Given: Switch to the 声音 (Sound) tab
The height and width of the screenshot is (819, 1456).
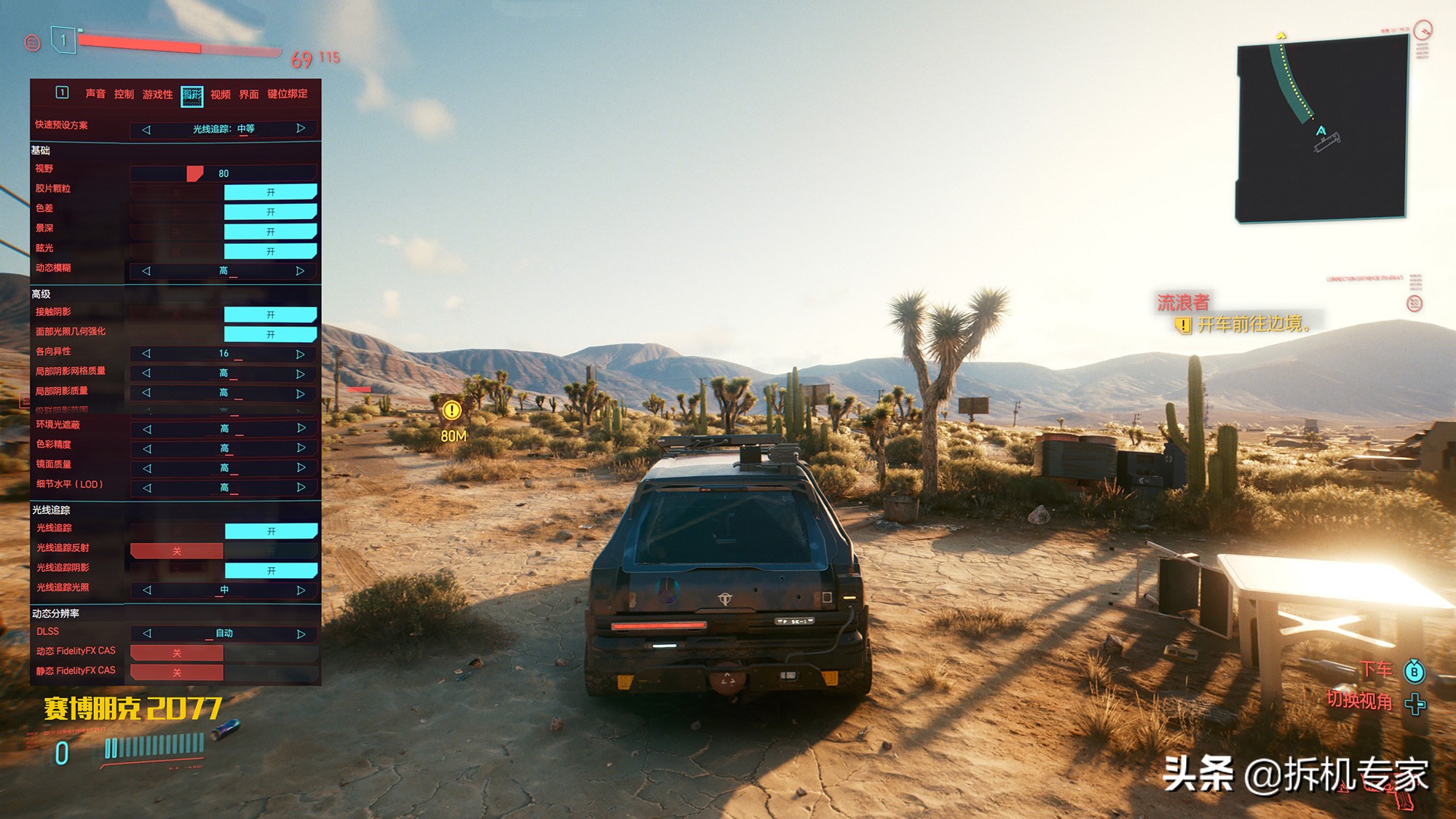Looking at the screenshot, I should tap(95, 94).
